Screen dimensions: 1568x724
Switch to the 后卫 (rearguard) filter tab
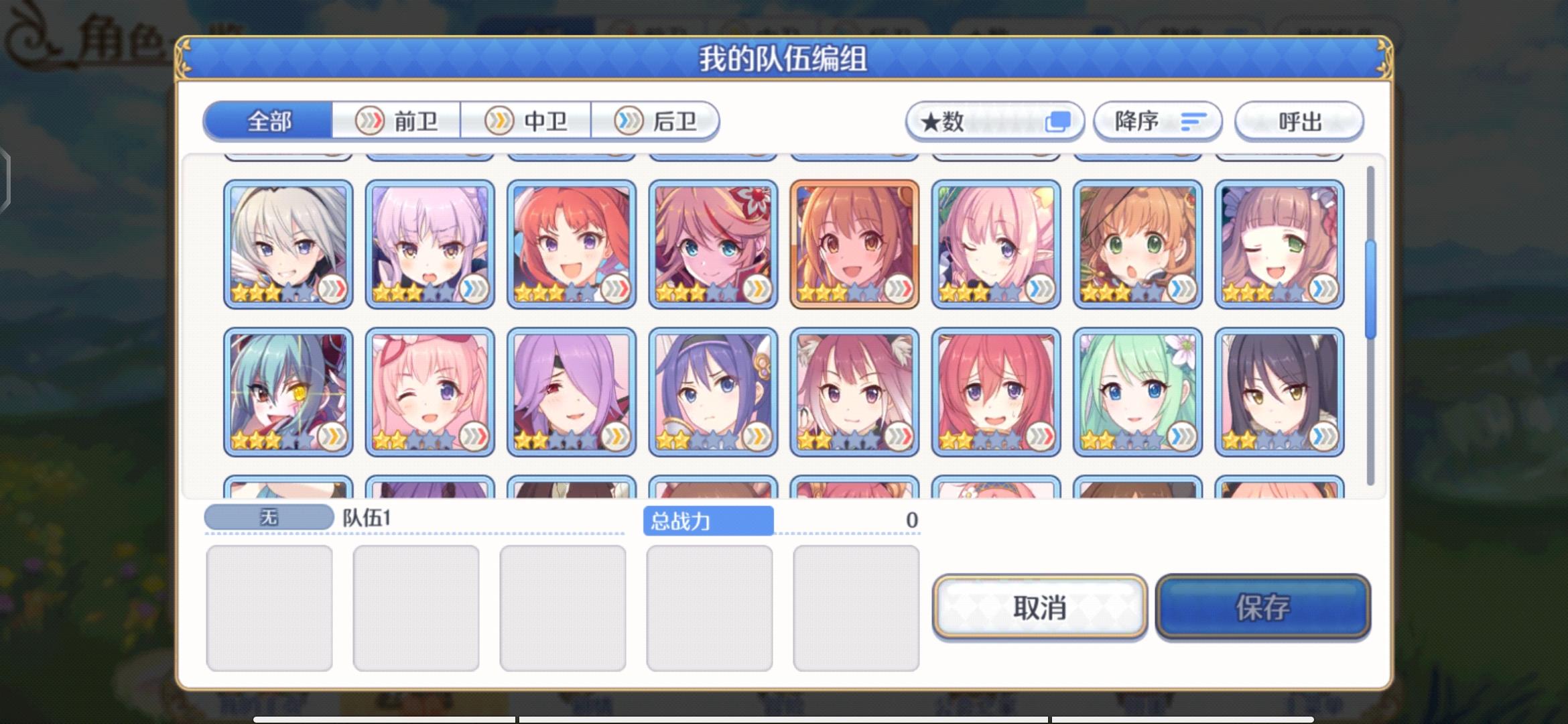pyautogui.click(x=657, y=121)
